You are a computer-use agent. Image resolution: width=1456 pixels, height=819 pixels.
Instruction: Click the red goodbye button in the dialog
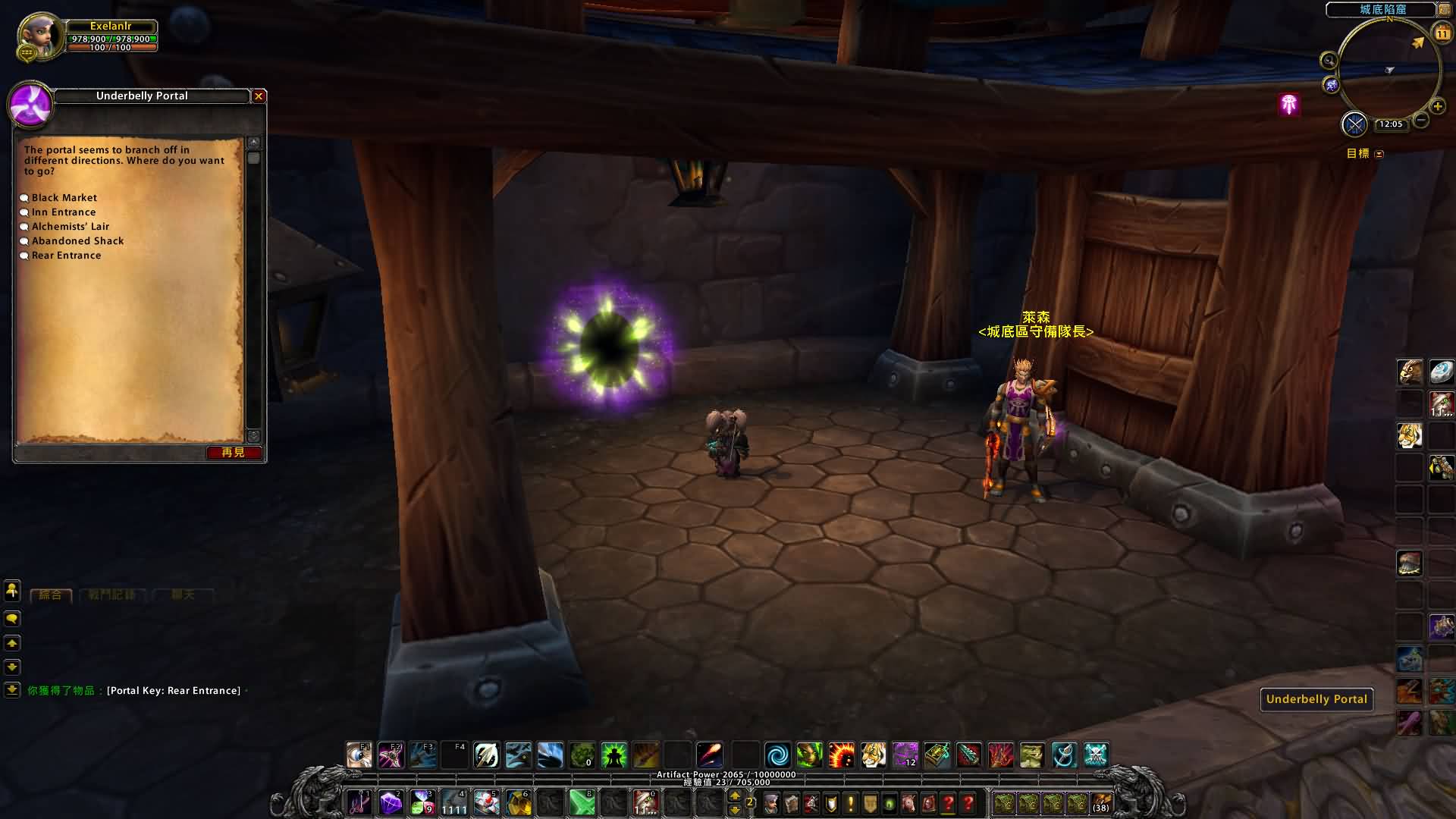234,453
